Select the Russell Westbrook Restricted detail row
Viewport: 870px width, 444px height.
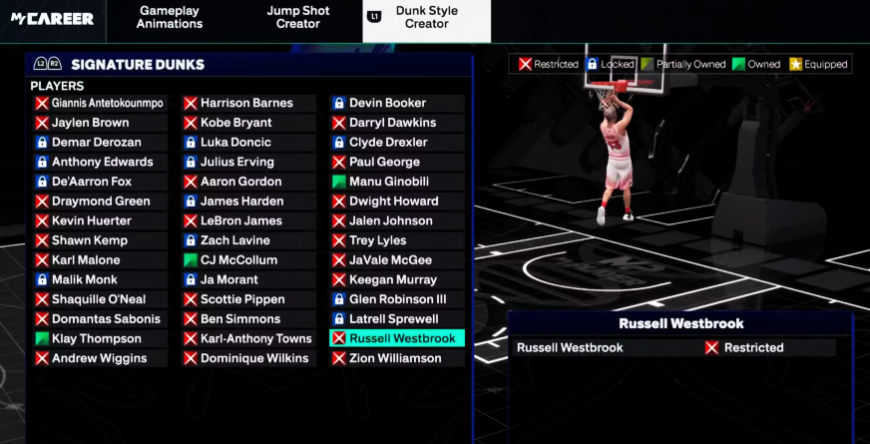pyautogui.click(x=675, y=348)
